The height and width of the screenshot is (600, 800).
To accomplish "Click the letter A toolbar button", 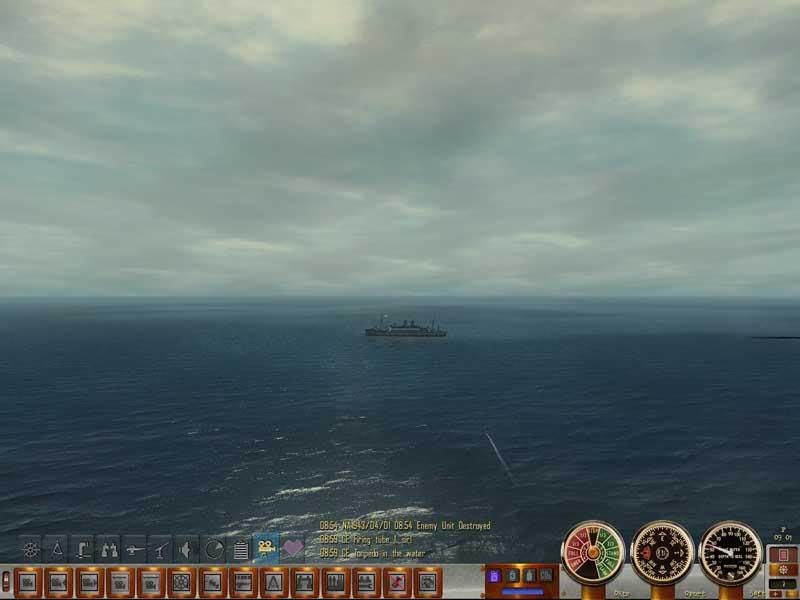I will tap(274, 581).
